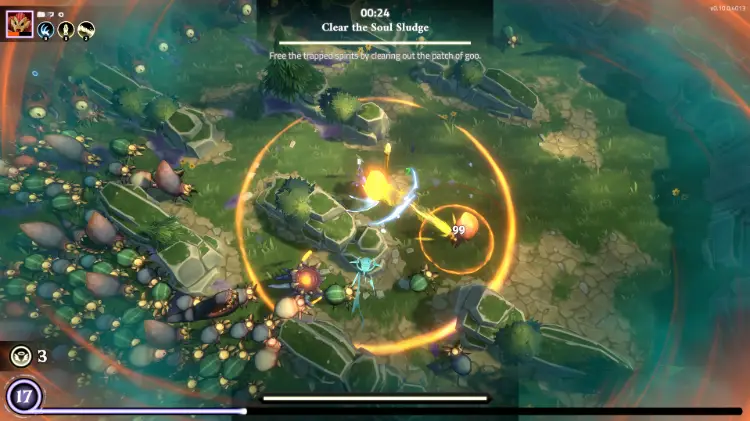The height and width of the screenshot is (421, 750).
Task: Select the yellow streak ability icon
Action: point(86,31)
